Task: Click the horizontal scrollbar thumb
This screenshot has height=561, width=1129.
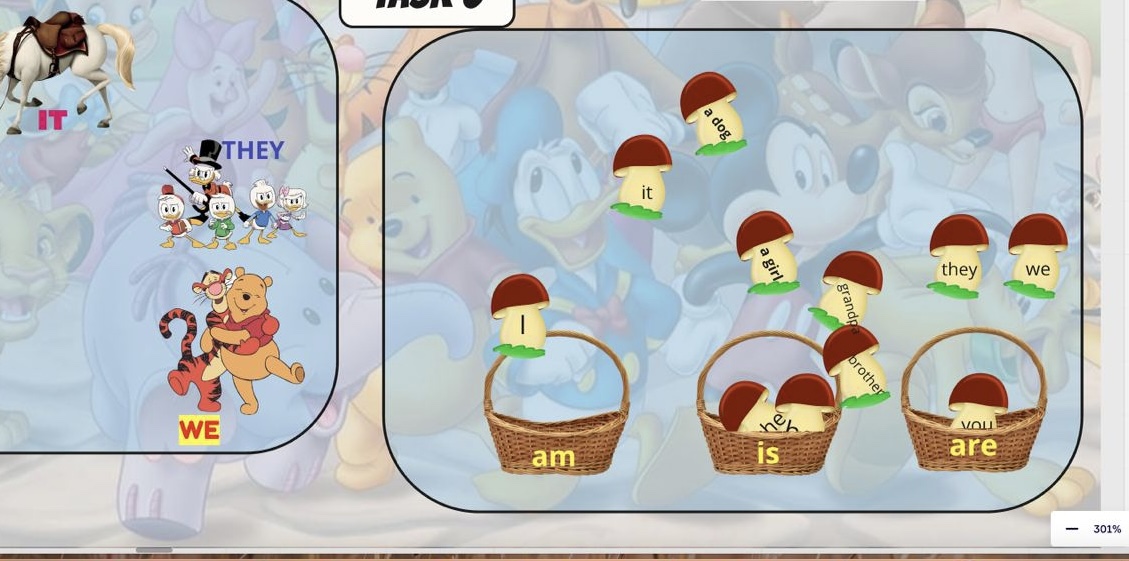Action: (x=154, y=549)
